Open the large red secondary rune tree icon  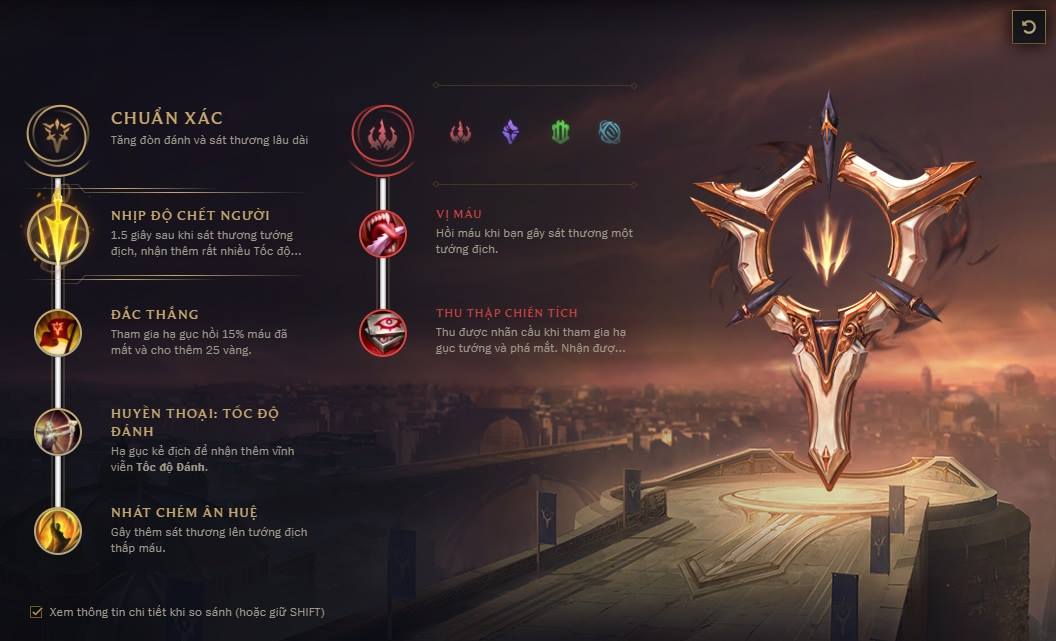(382, 132)
